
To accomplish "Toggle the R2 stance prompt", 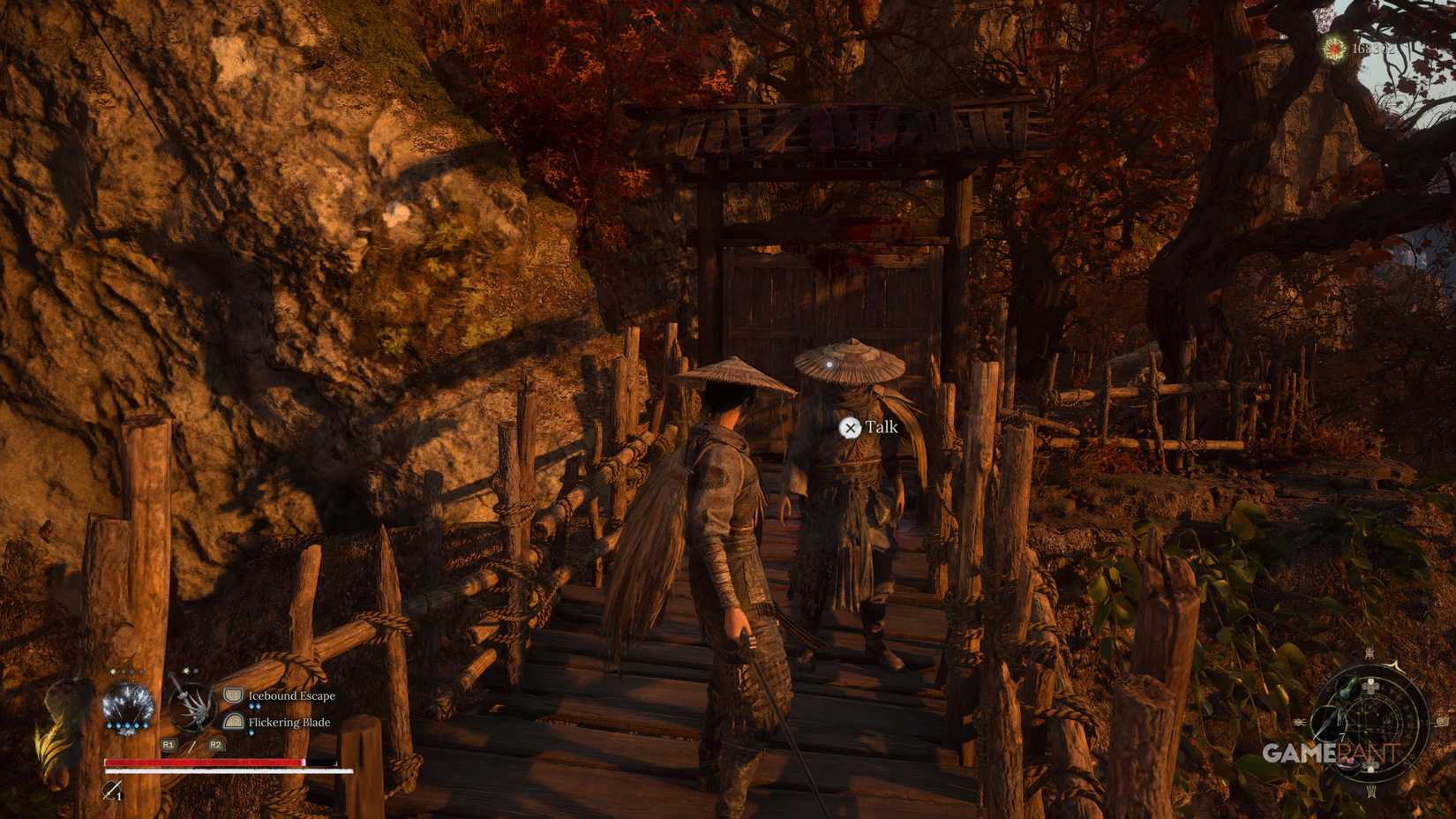I will tap(215, 744).
